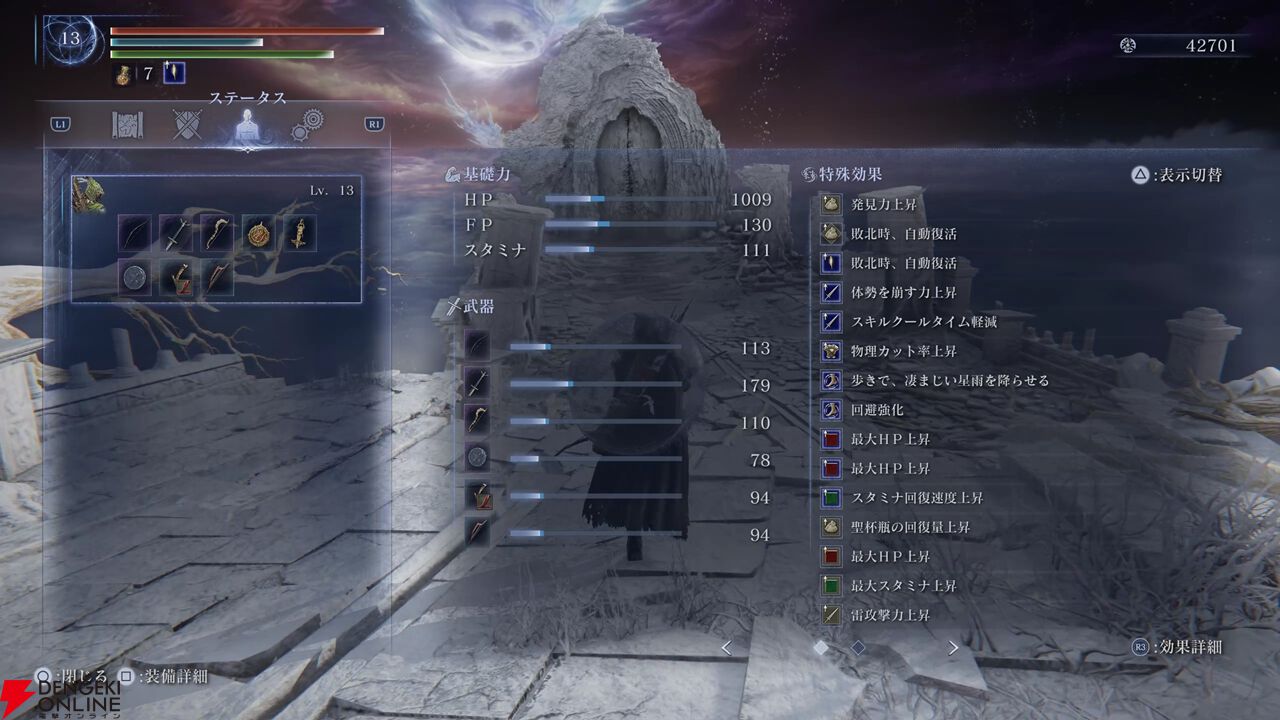Select the 物理カット率上昇 effect
This screenshot has height=720, width=1280.
pyautogui.click(x=903, y=351)
